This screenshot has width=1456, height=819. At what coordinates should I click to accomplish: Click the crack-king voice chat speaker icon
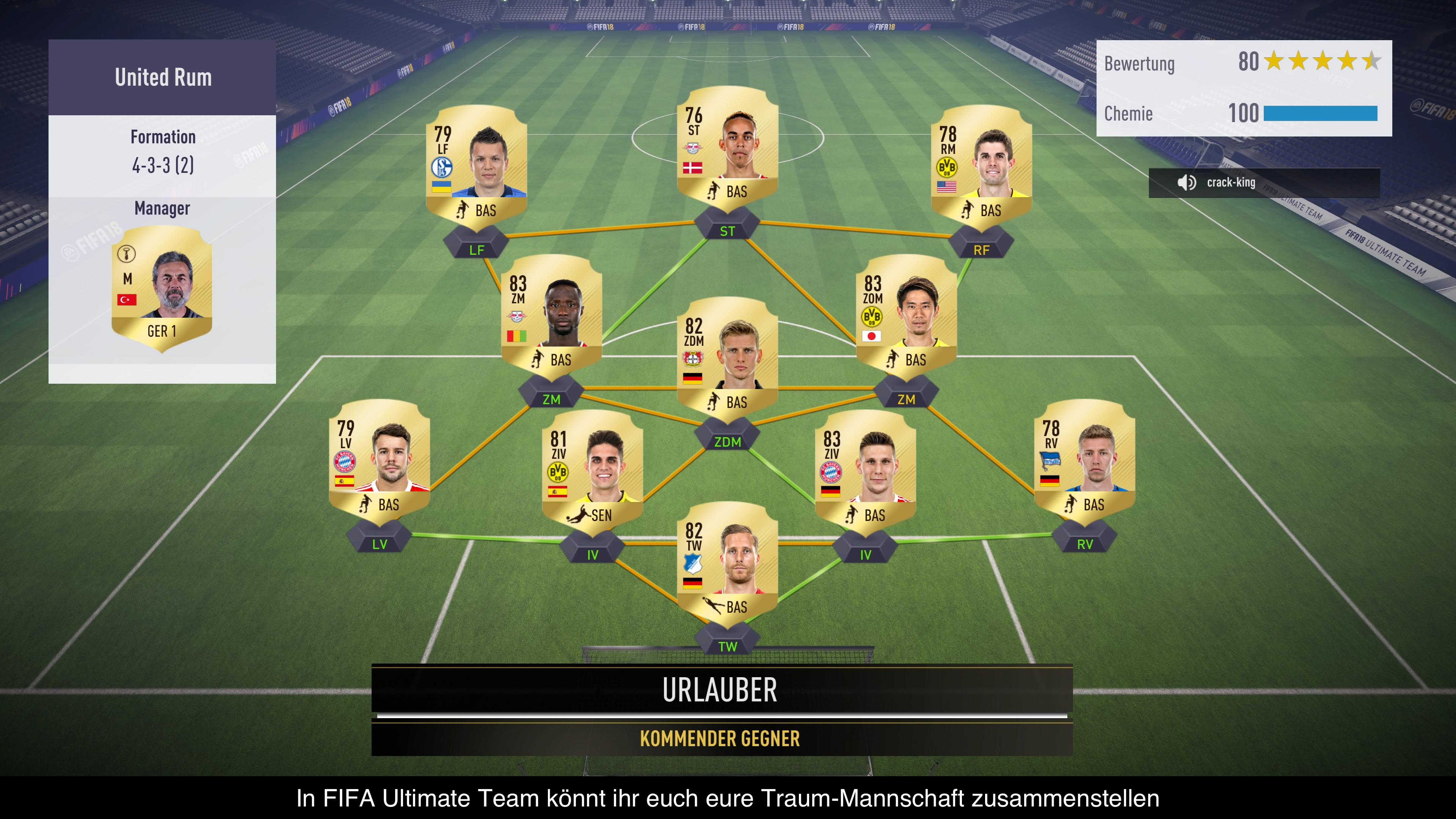click(x=1186, y=182)
